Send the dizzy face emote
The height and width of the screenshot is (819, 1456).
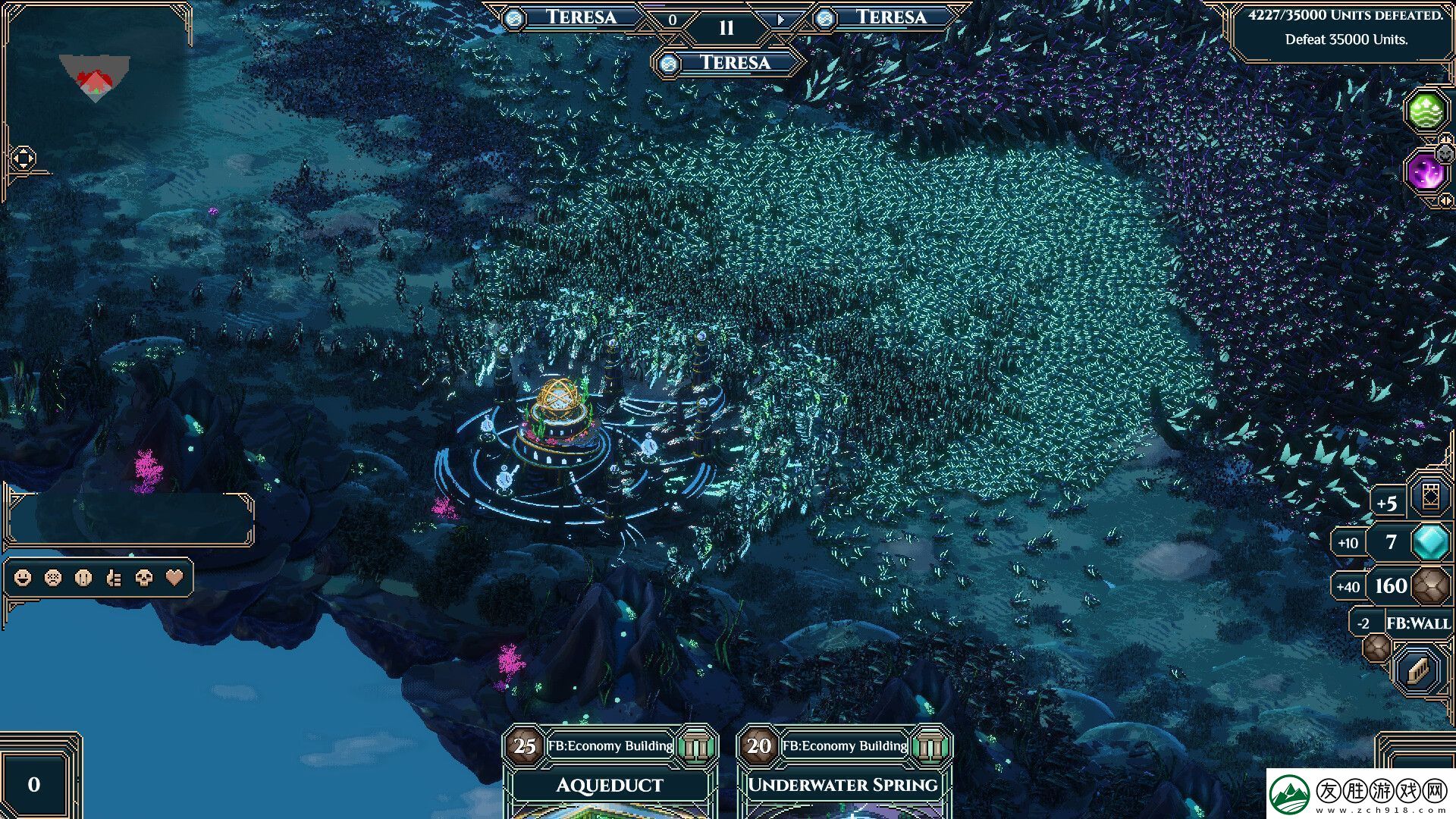coord(53,578)
